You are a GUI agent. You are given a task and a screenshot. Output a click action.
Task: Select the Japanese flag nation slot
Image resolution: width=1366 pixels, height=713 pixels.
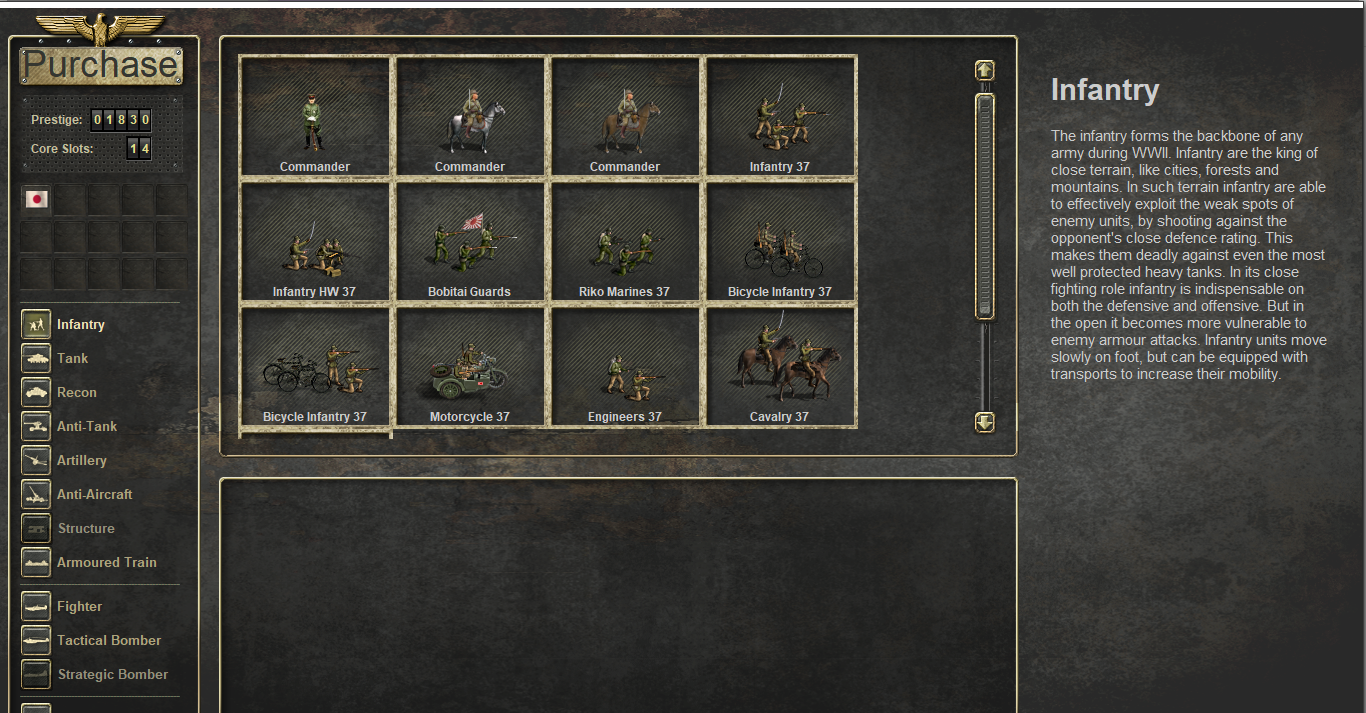coord(37,199)
